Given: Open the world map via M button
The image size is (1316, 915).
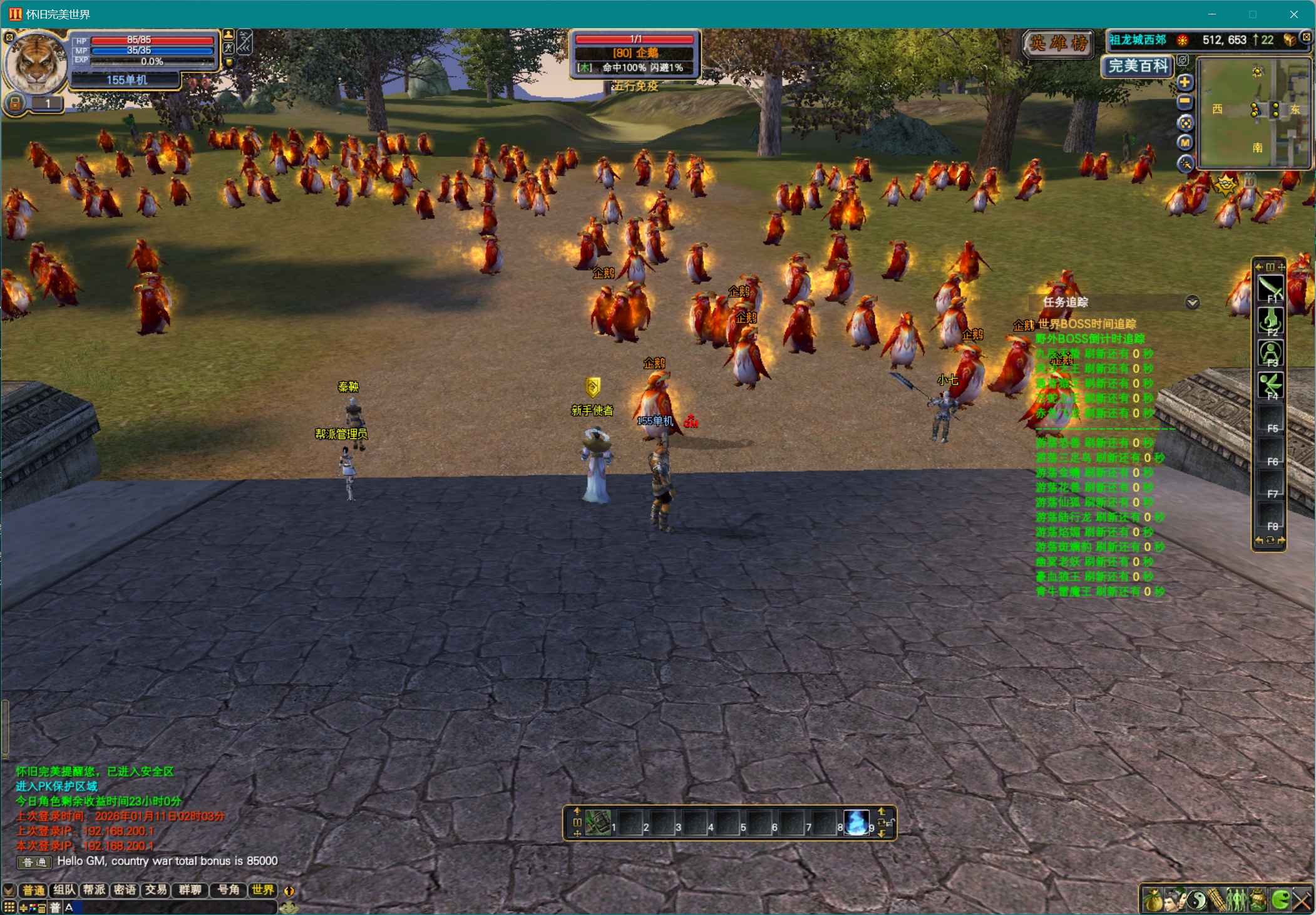Looking at the screenshot, I should [1185, 143].
